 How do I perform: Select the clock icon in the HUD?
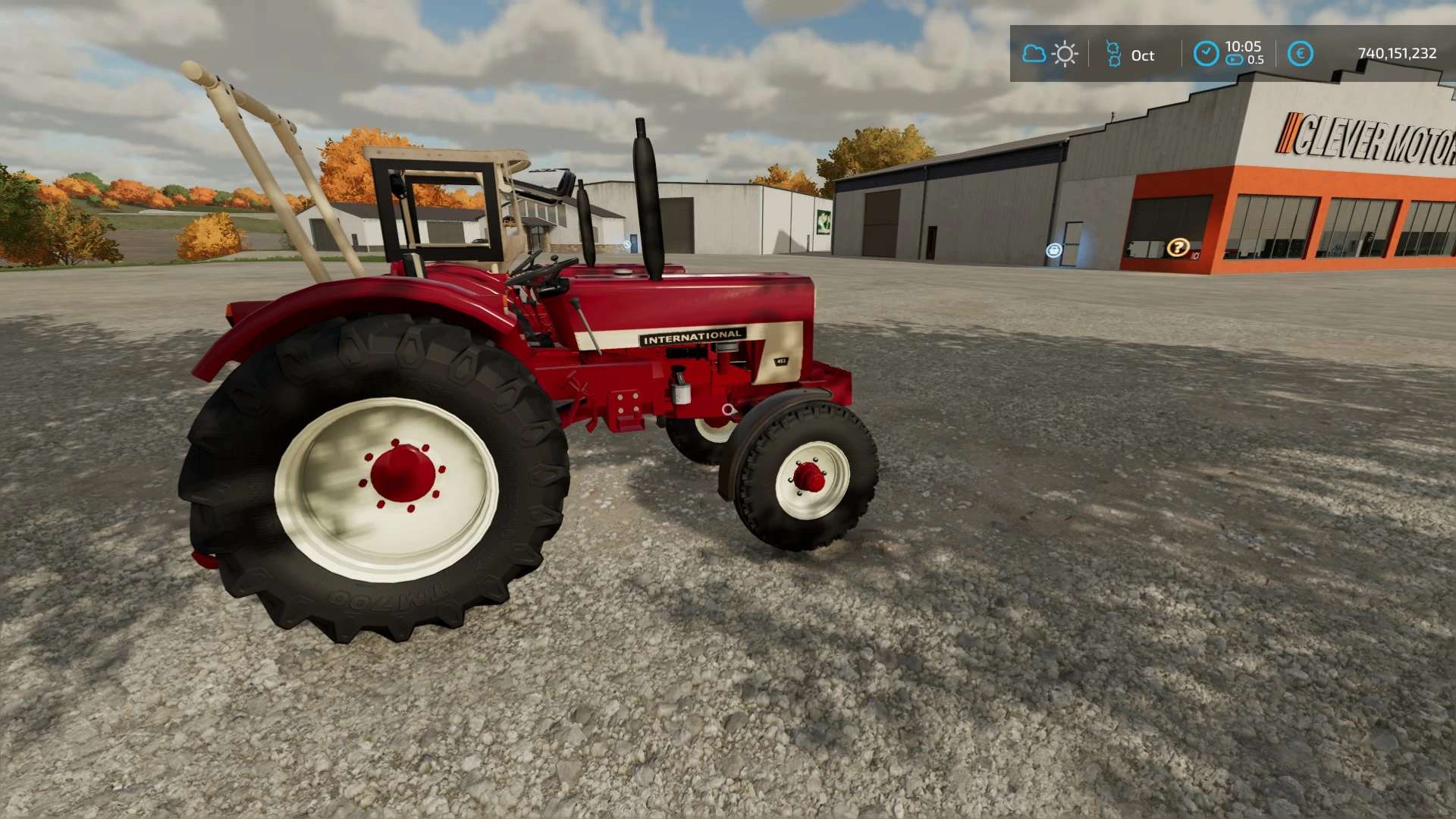[x=1206, y=54]
